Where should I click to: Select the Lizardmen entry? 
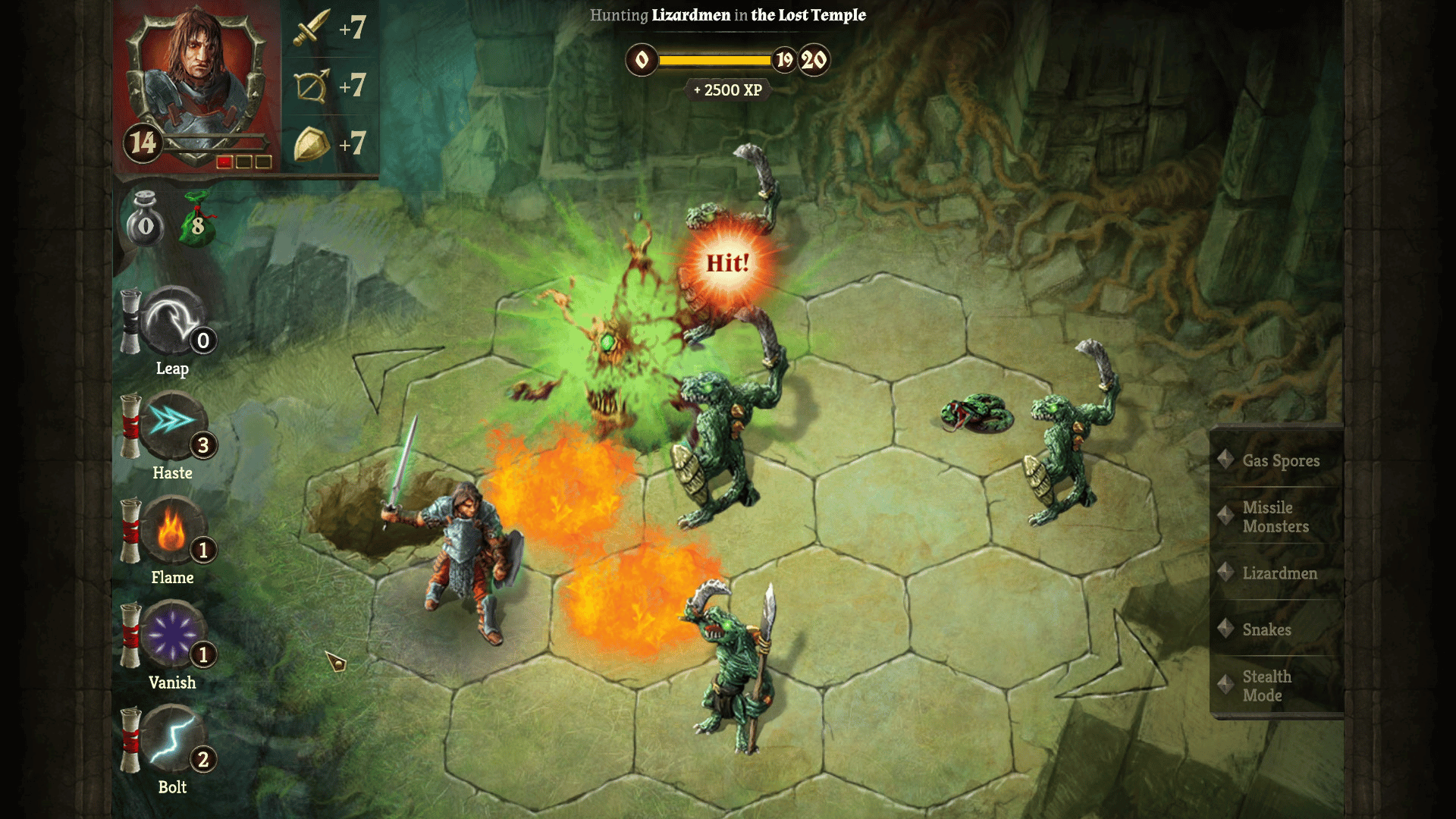click(1279, 573)
